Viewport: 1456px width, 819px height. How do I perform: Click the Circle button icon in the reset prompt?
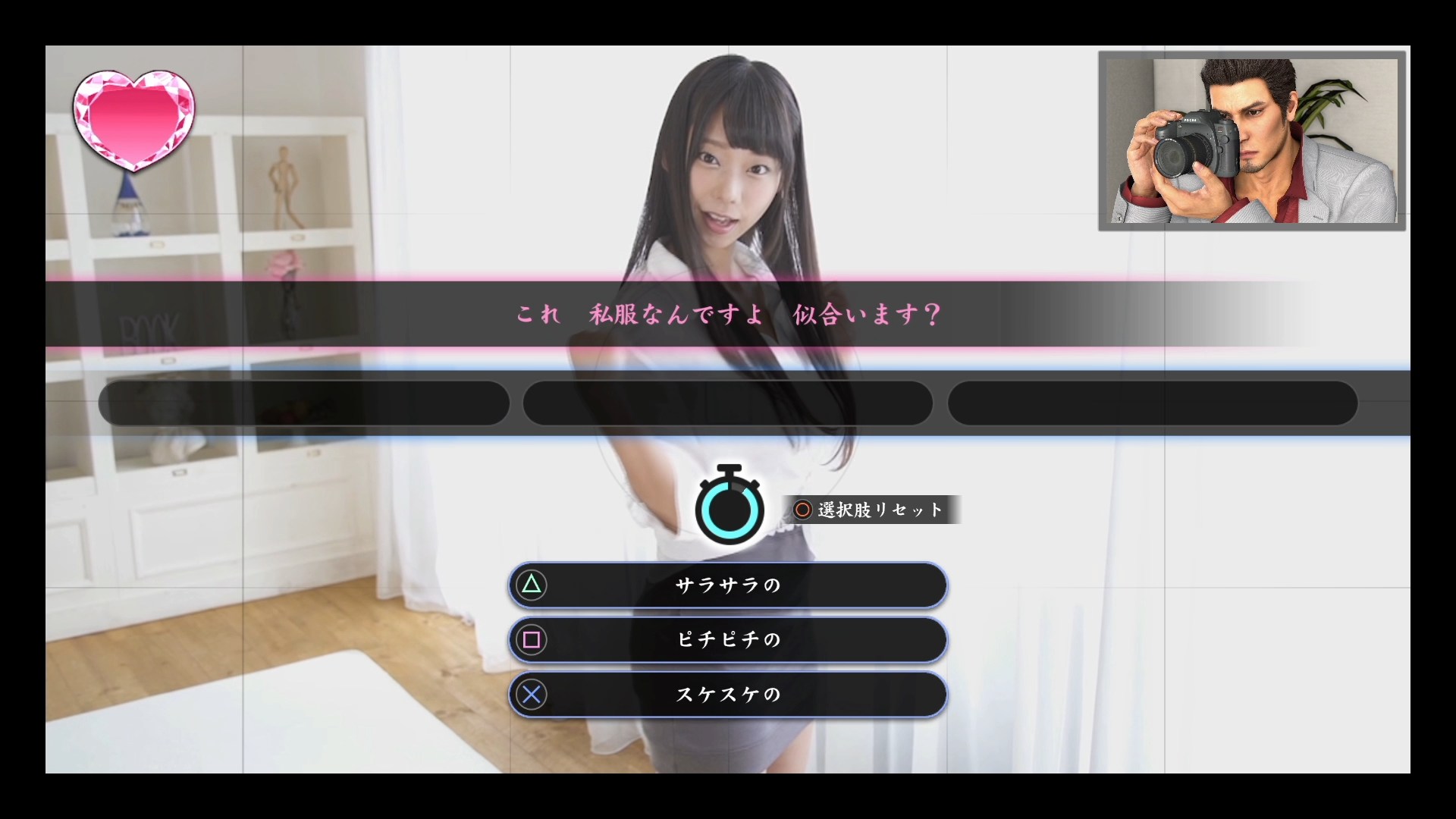[802, 510]
